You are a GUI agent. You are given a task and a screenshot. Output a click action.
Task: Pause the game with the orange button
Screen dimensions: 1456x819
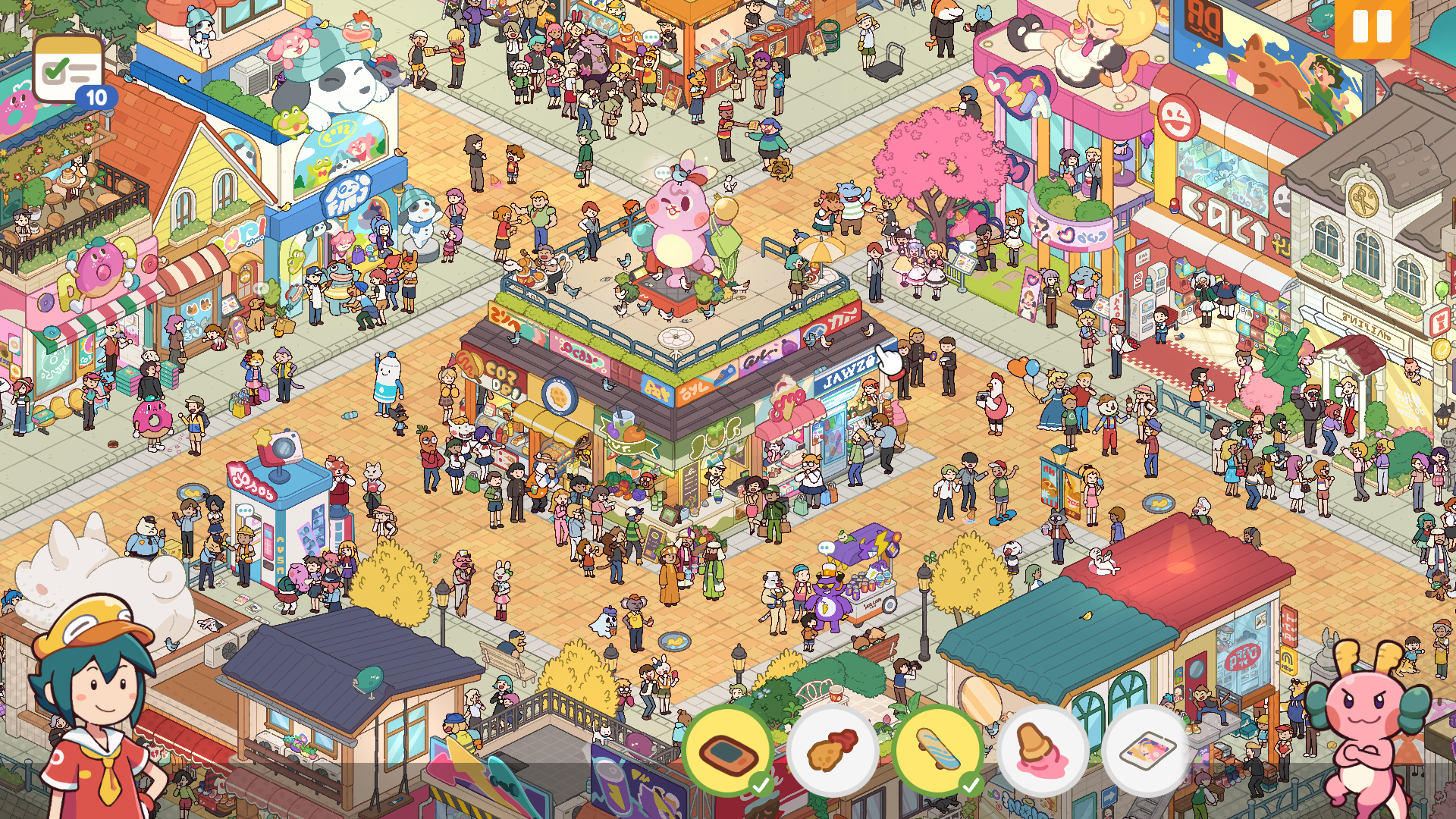1372,27
